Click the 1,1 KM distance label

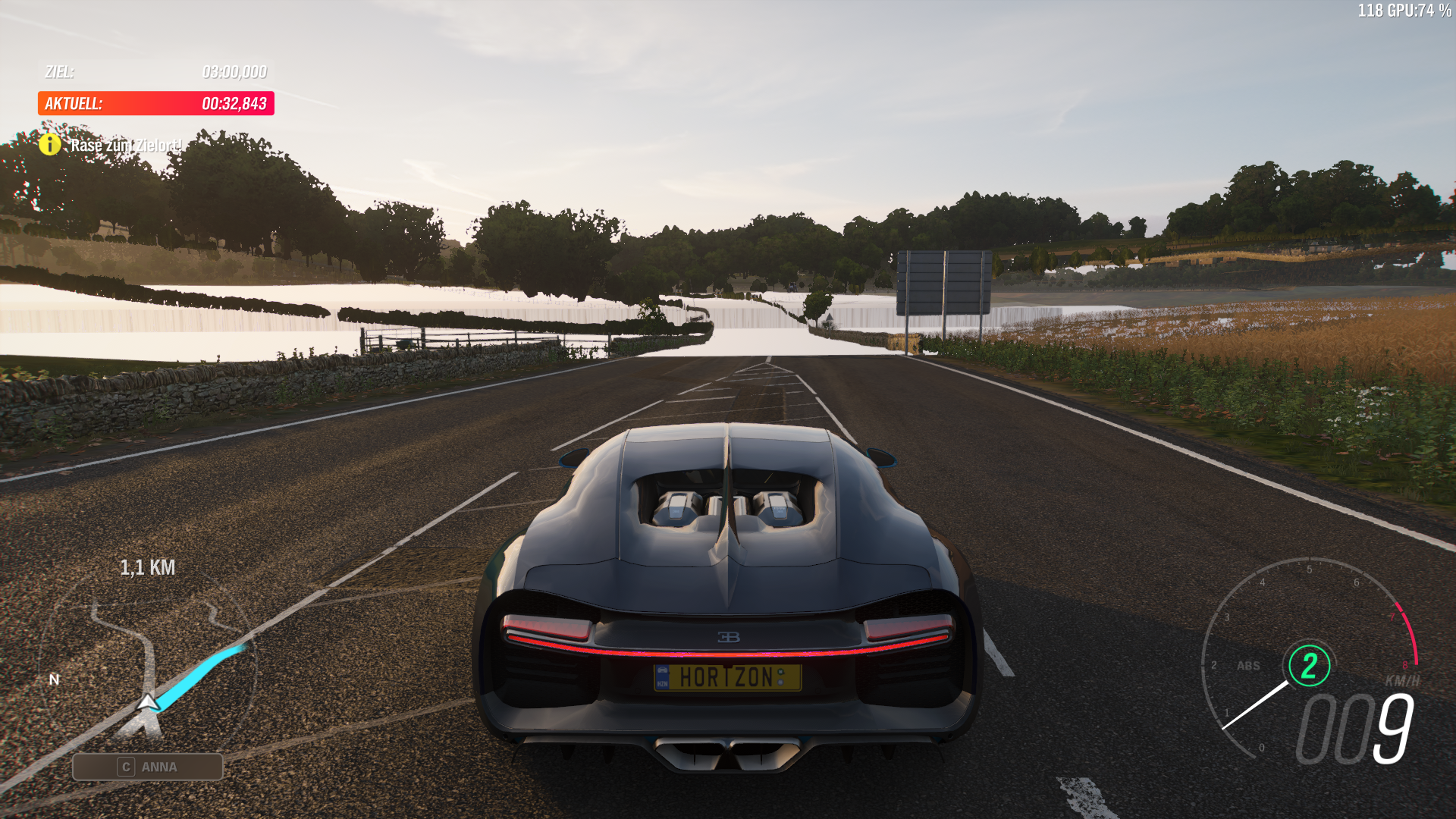148,566
